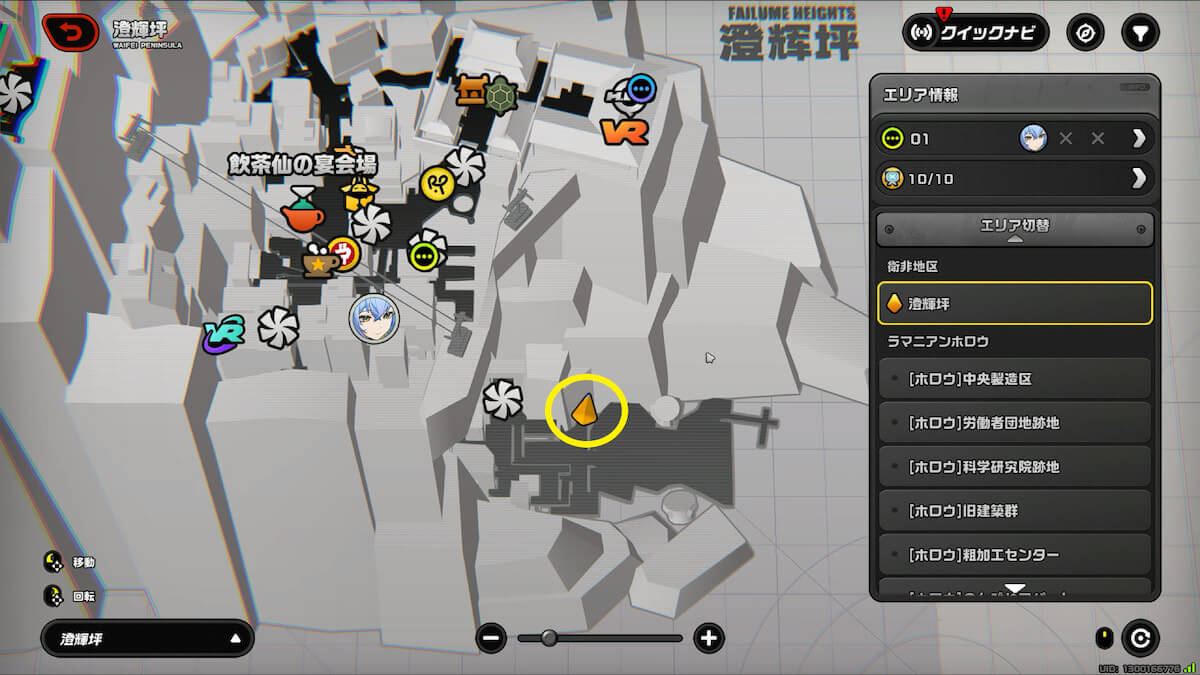The width and height of the screenshot is (1200, 675).
Task: Click the red back arrow button
Action: click(72, 33)
